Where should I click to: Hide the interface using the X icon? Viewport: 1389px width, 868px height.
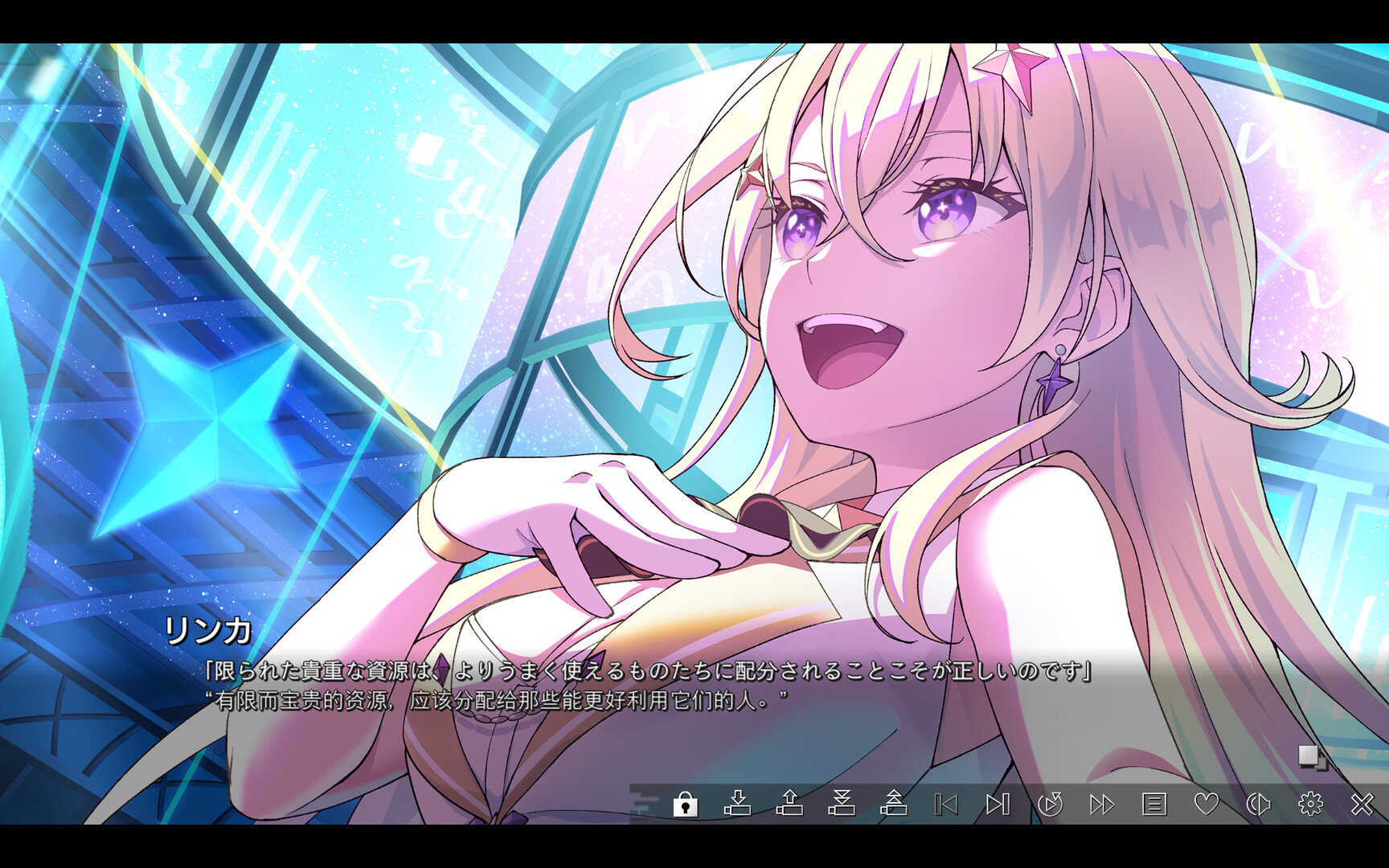pyautogui.click(x=1363, y=802)
